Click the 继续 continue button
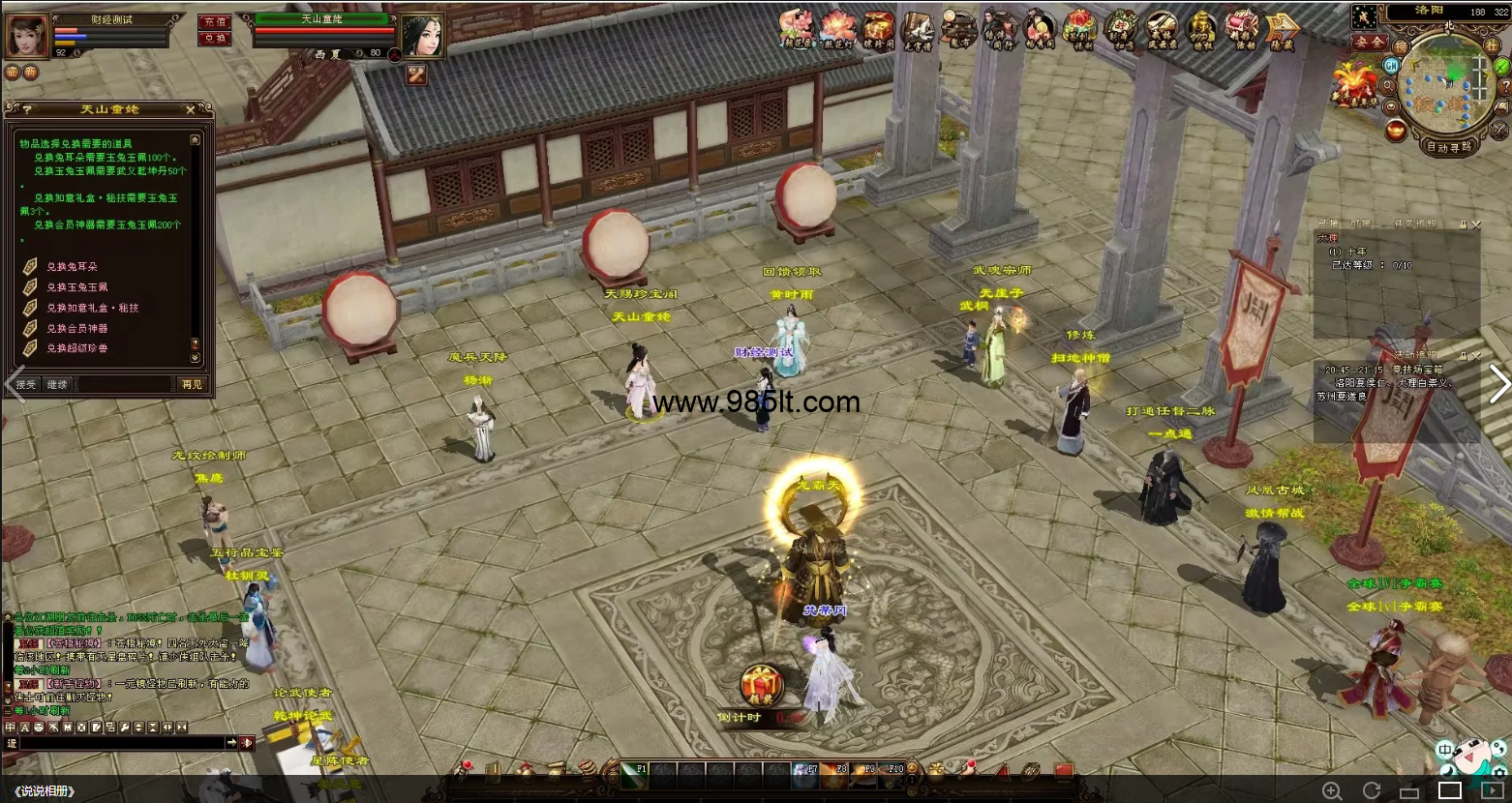Viewport: 1512px width, 803px height. coord(58,384)
